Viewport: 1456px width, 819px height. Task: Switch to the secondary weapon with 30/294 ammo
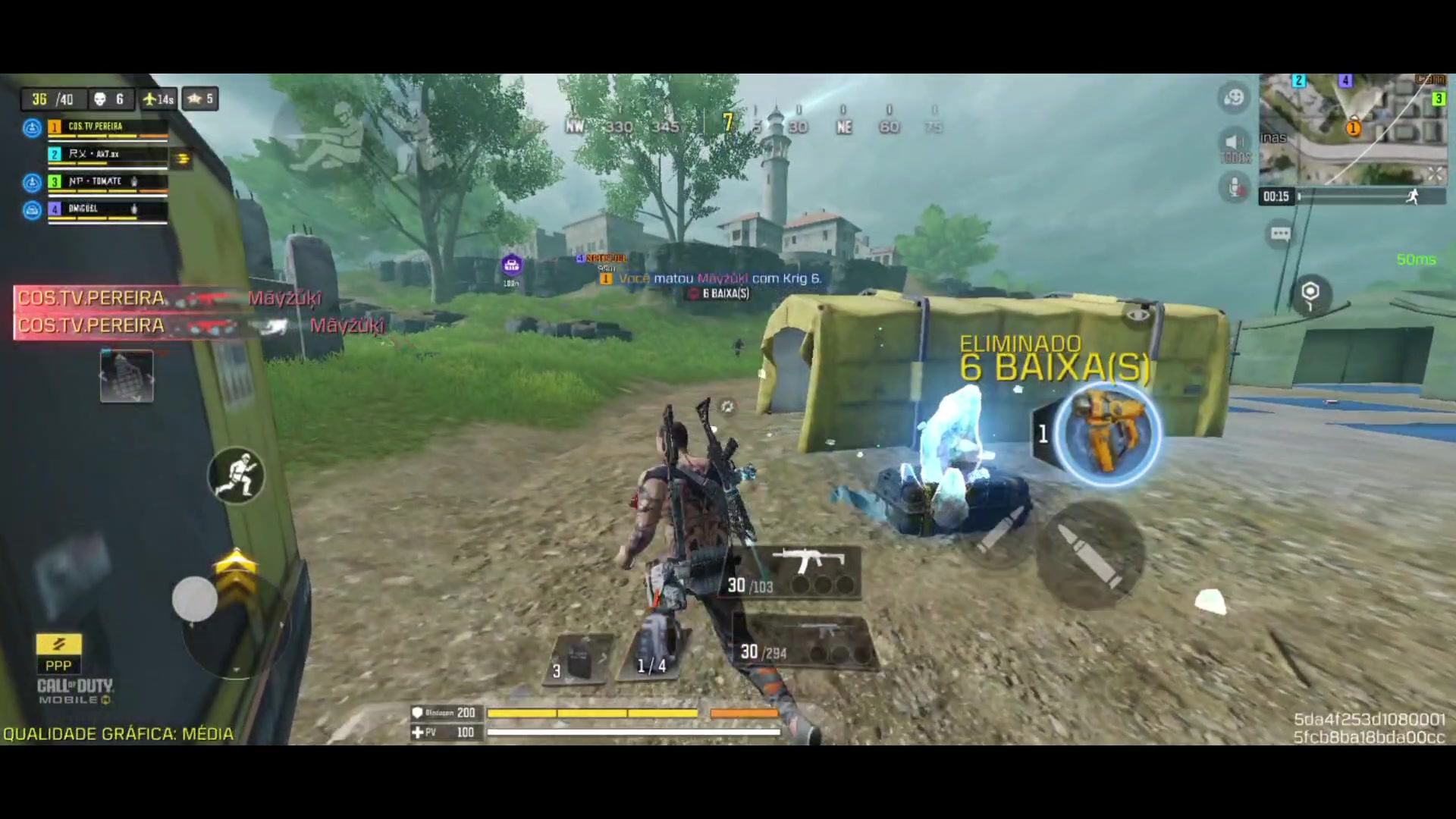(804, 642)
